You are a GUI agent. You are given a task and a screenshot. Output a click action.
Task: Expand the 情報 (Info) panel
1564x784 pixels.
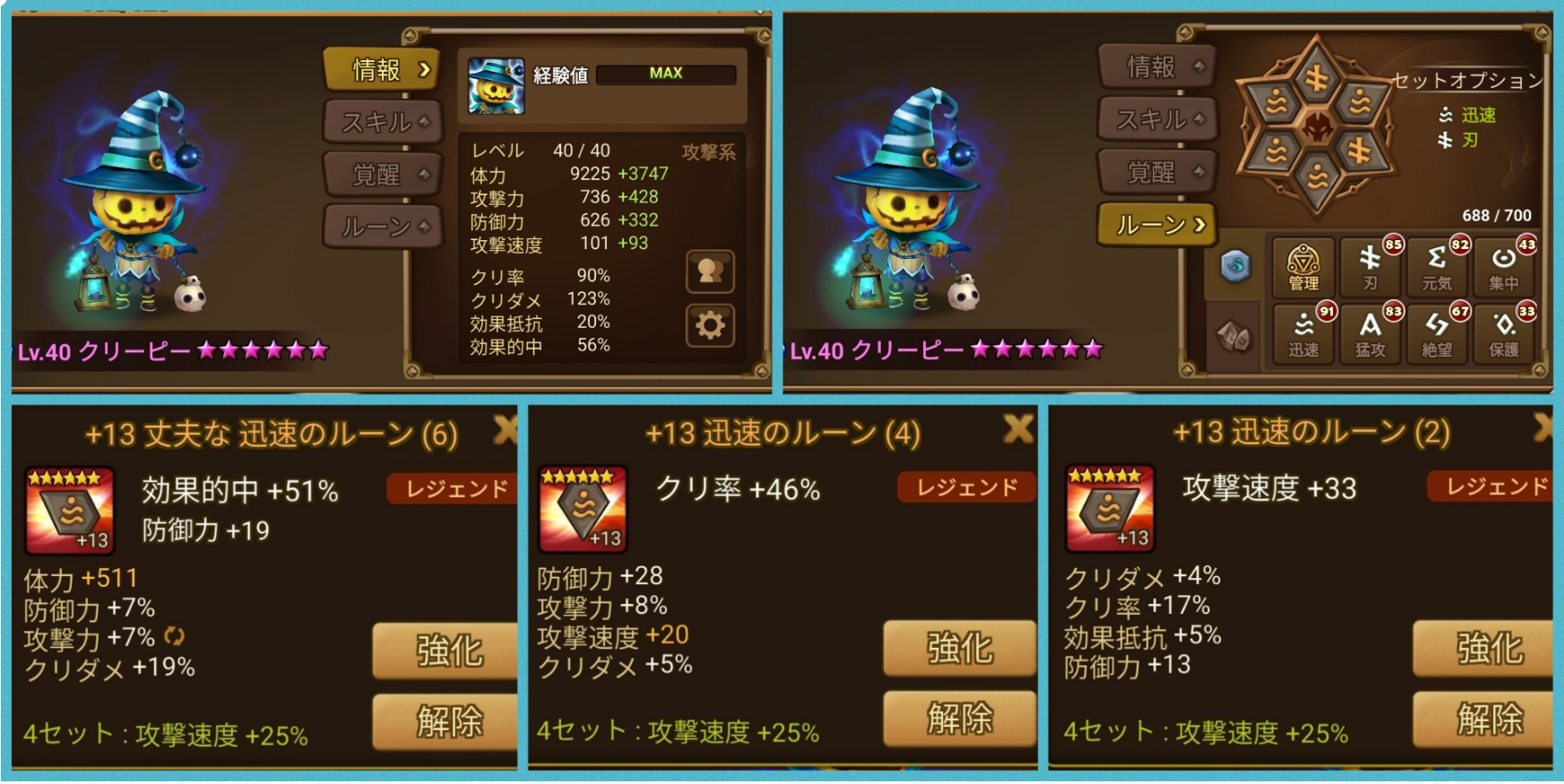pyautogui.click(x=381, y=69)
